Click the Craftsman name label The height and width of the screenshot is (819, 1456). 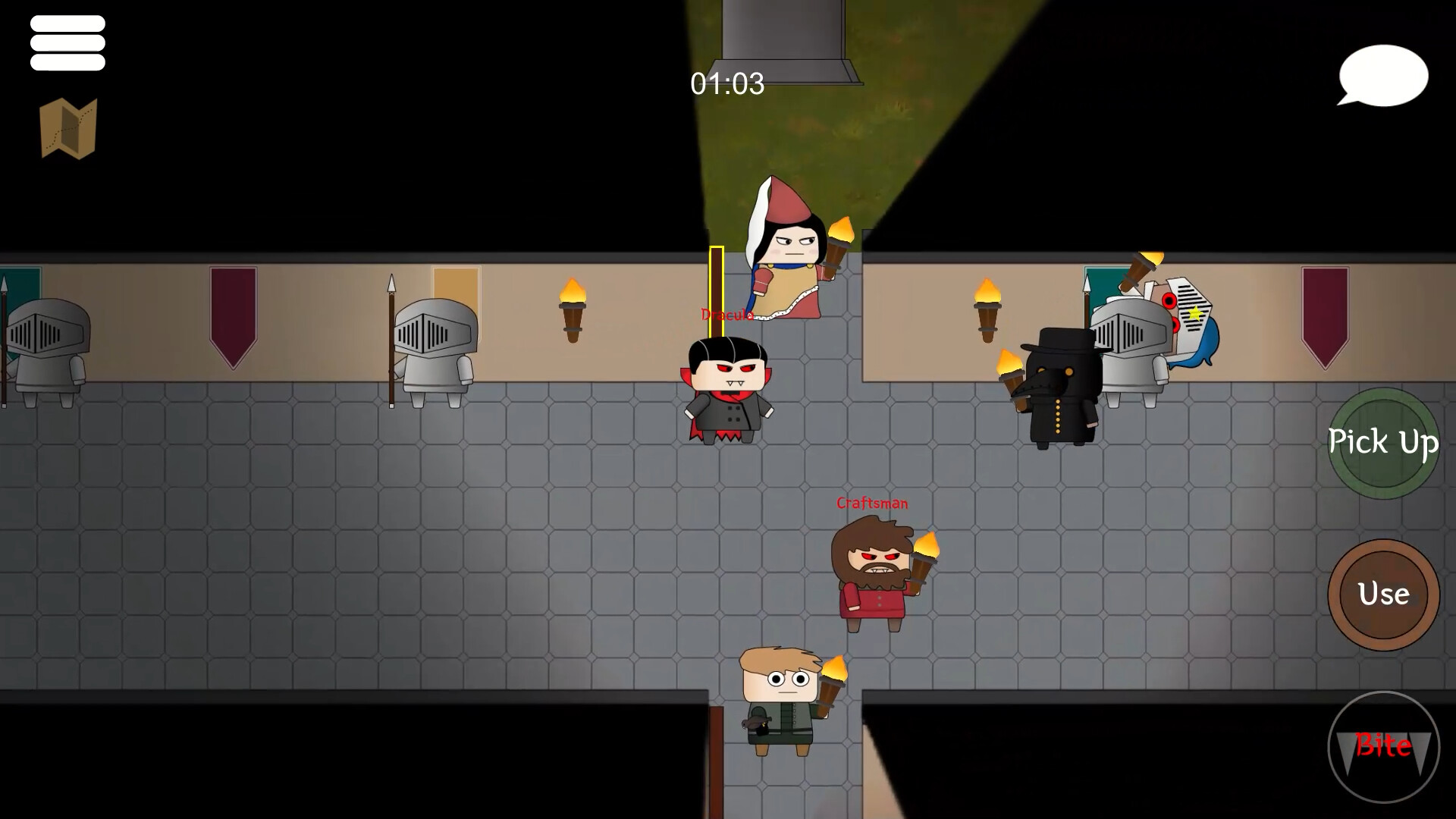pyautogui.click(x=871, y=503)
